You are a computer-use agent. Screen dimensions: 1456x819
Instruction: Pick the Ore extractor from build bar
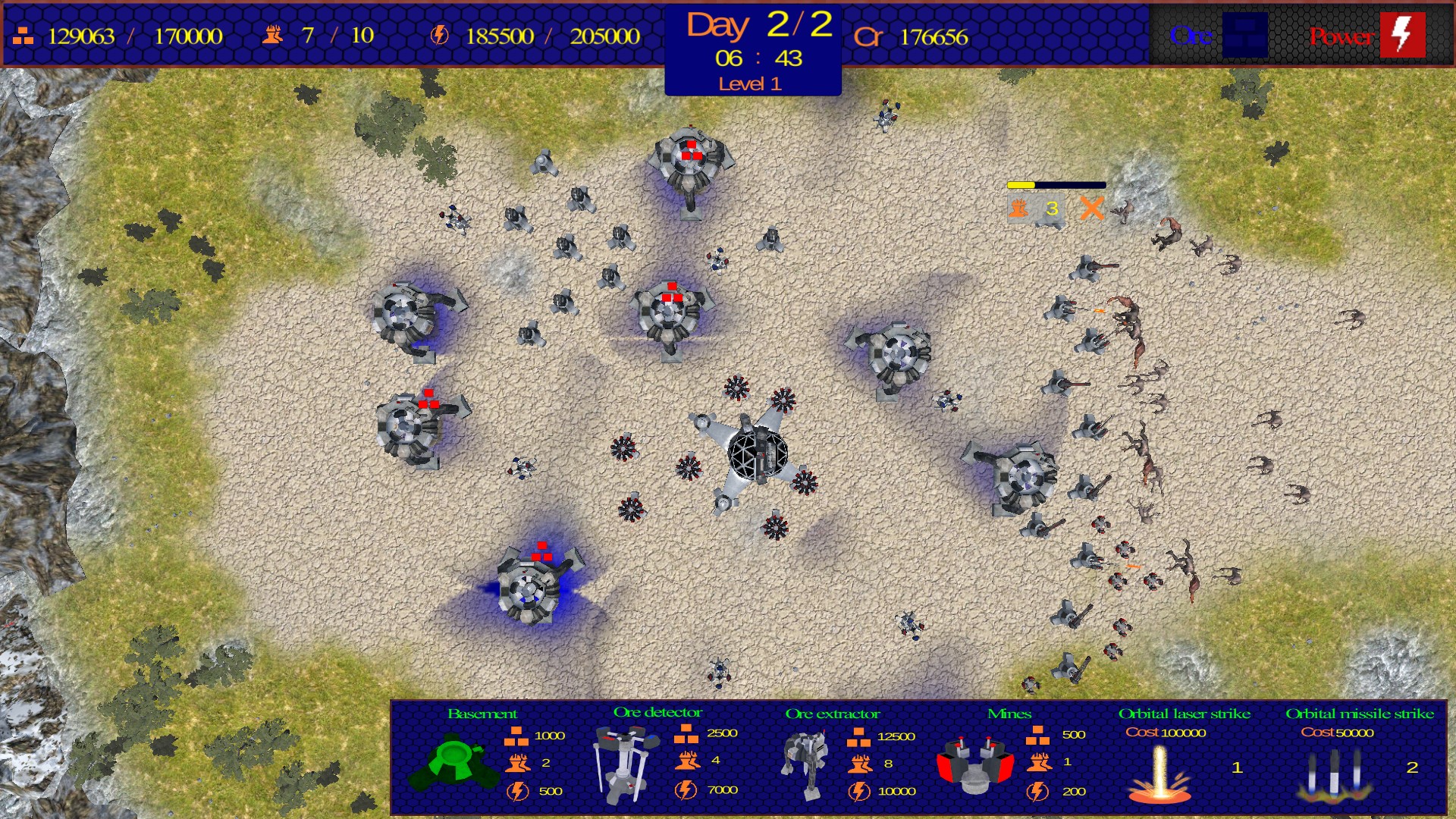(805, 764)
